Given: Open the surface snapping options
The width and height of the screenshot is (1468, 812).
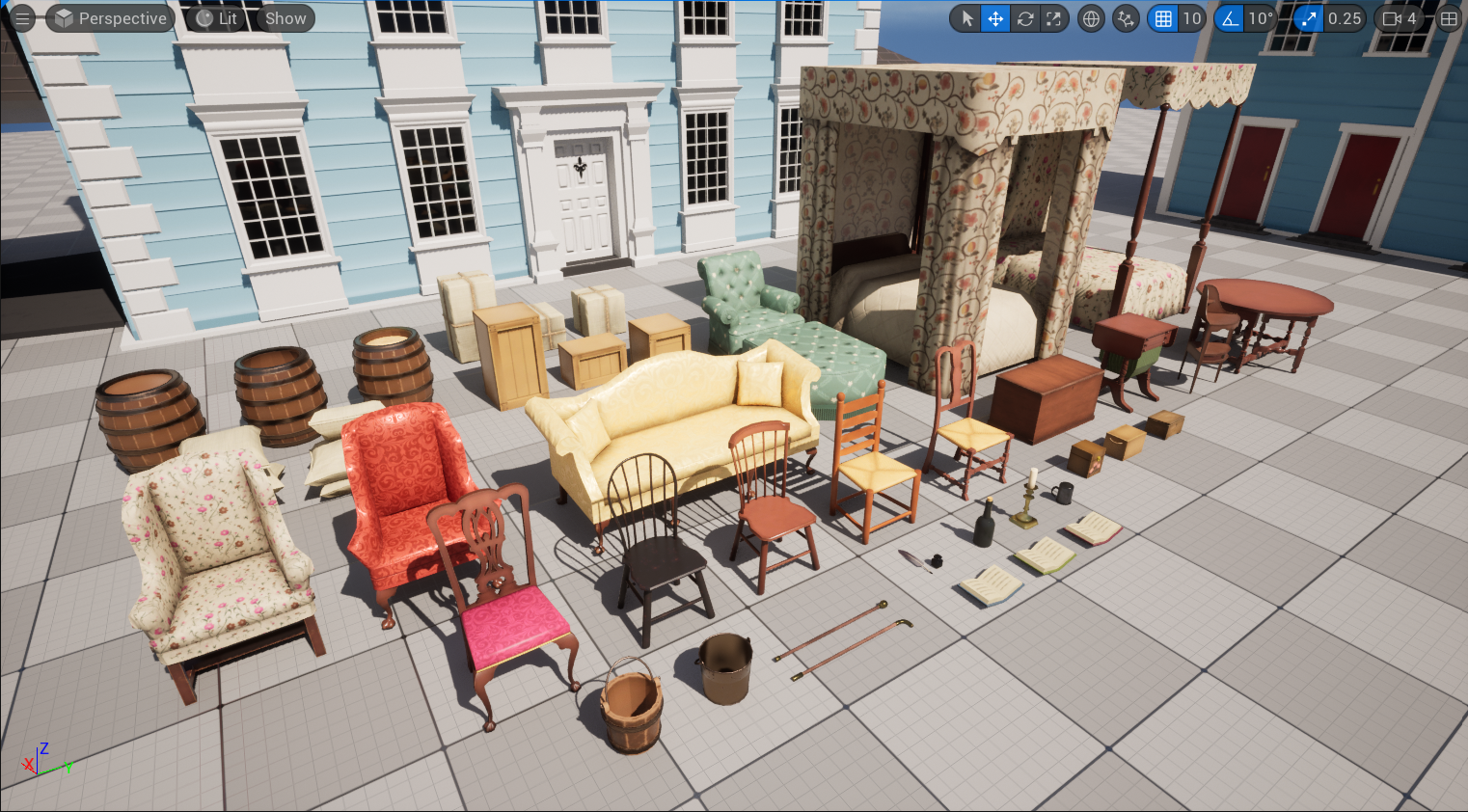Looking at the screenshot, I should click(1126, 18).
